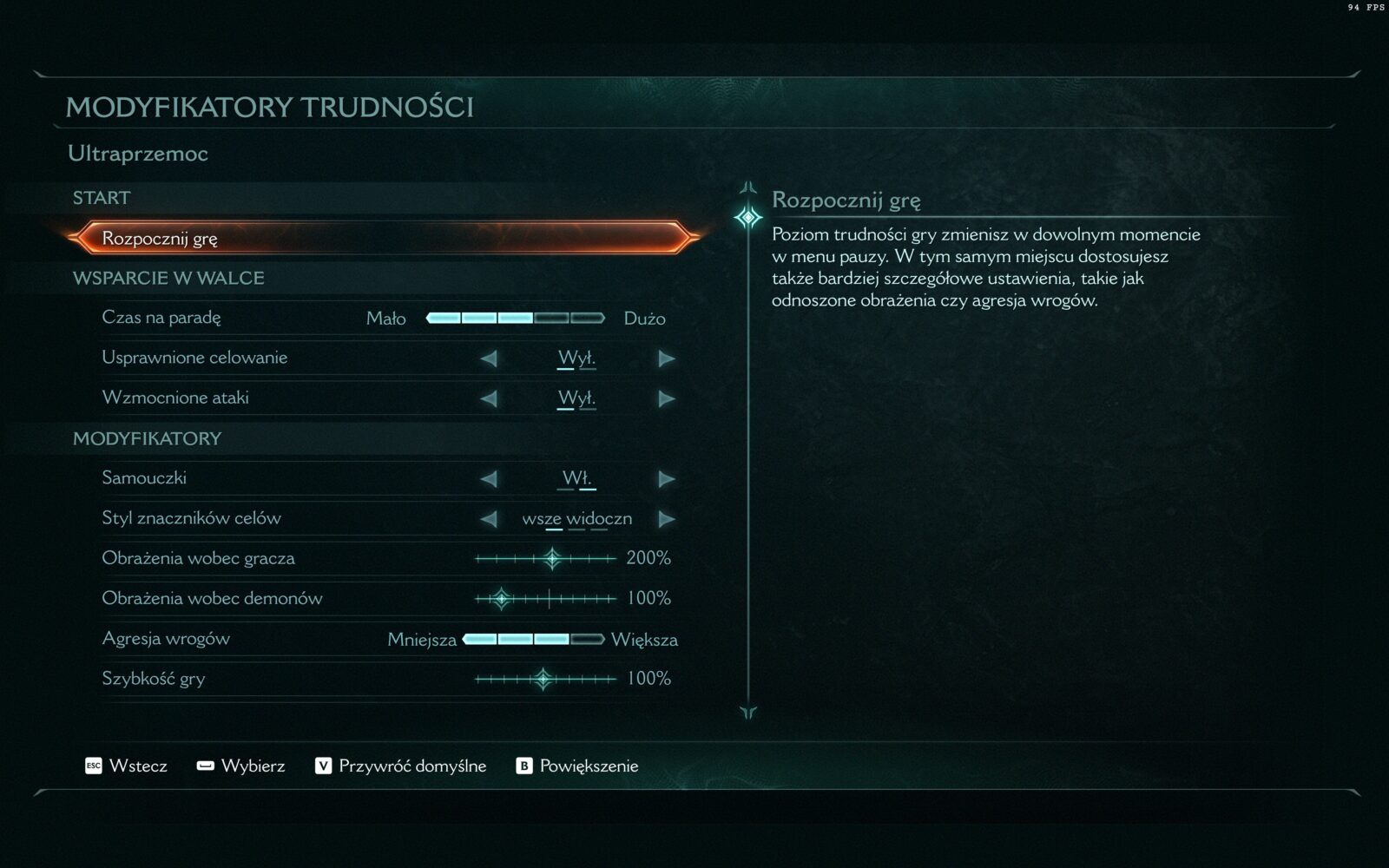Click left arrow for Usprawnione celowanie
1389x868 pixels.
pos(489,358)
